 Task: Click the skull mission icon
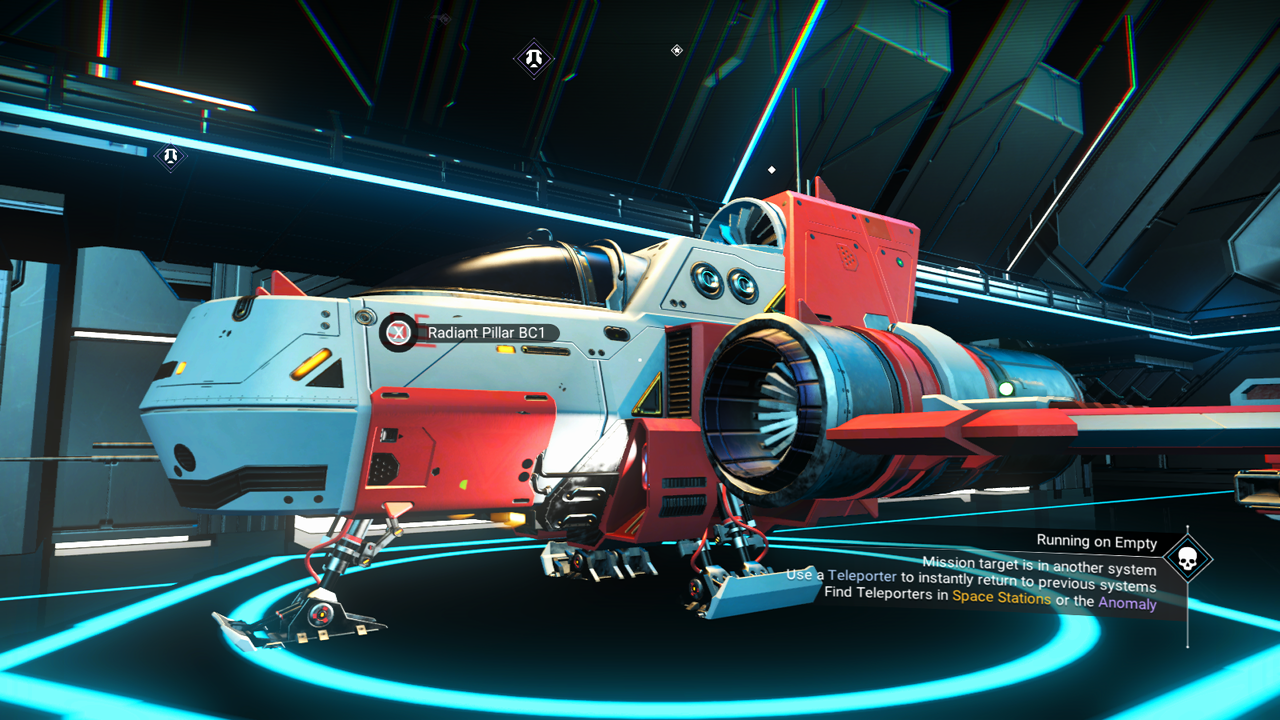(1187, 560)
